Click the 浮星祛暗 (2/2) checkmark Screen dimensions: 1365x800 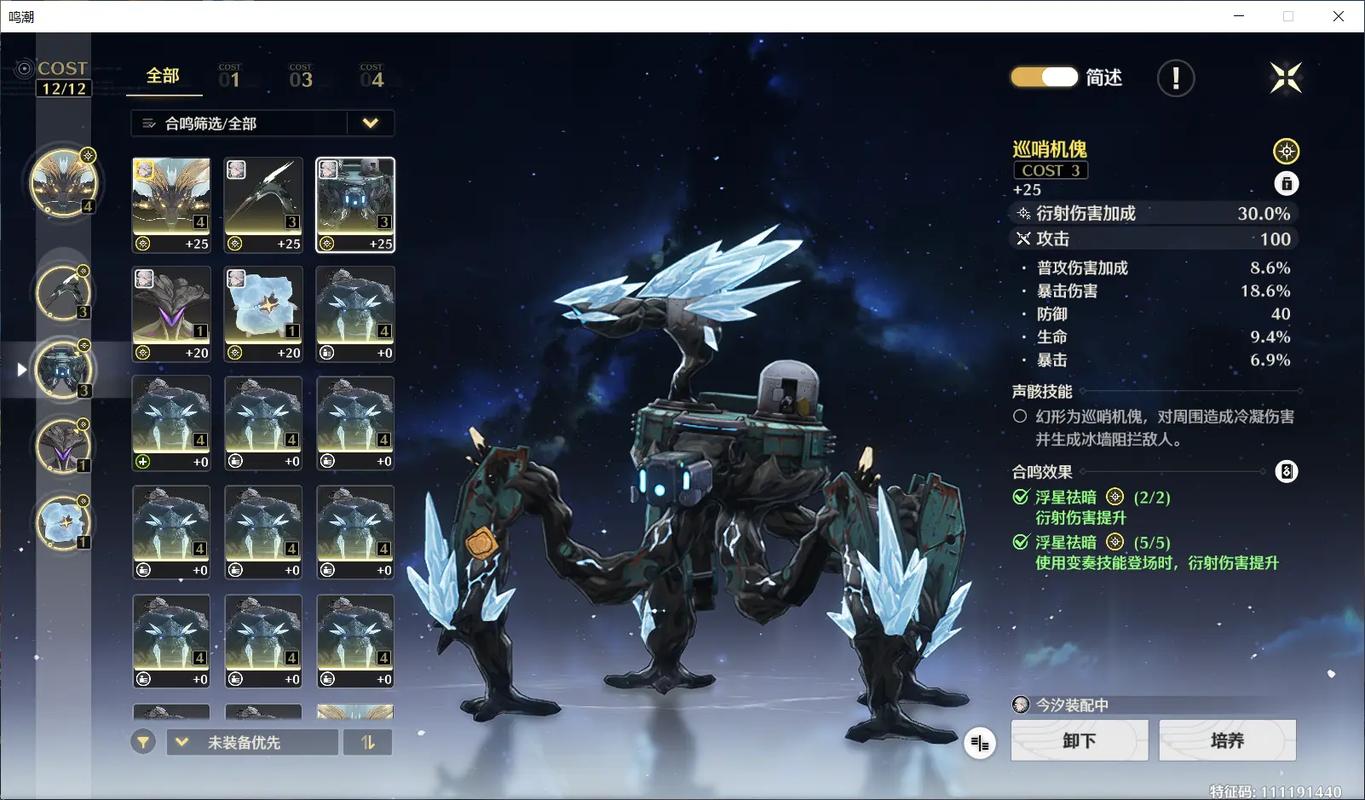[x=1021, y=497]
